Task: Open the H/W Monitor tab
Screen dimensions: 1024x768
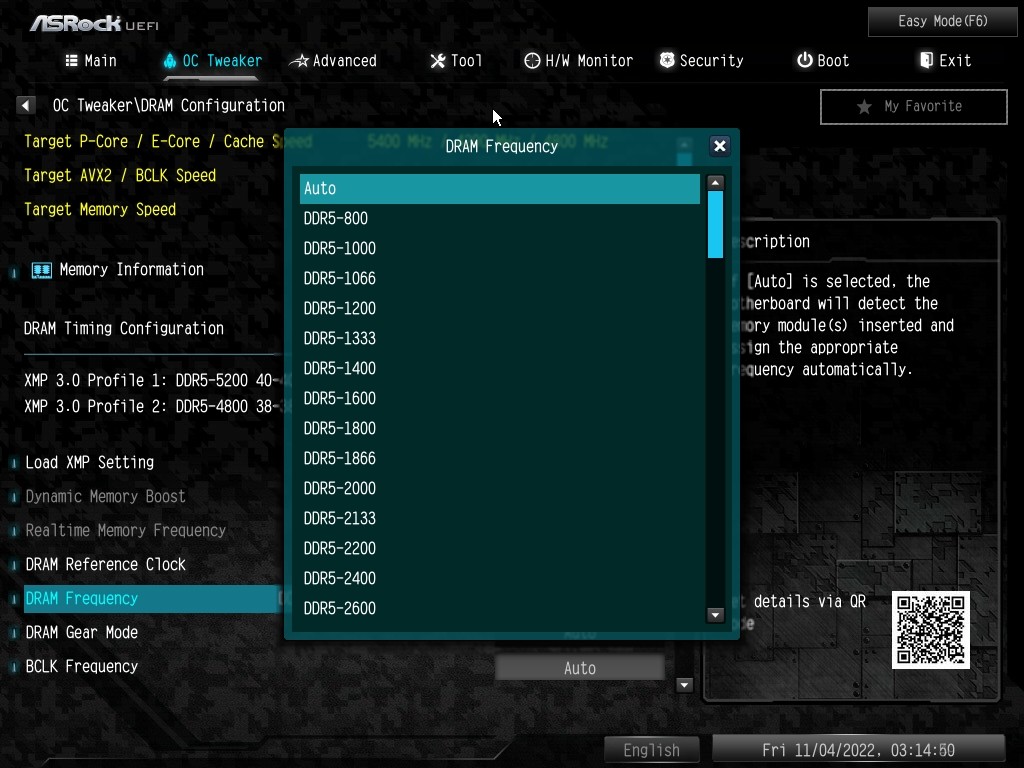Action: pyautogui.click(x=578, y=61)
